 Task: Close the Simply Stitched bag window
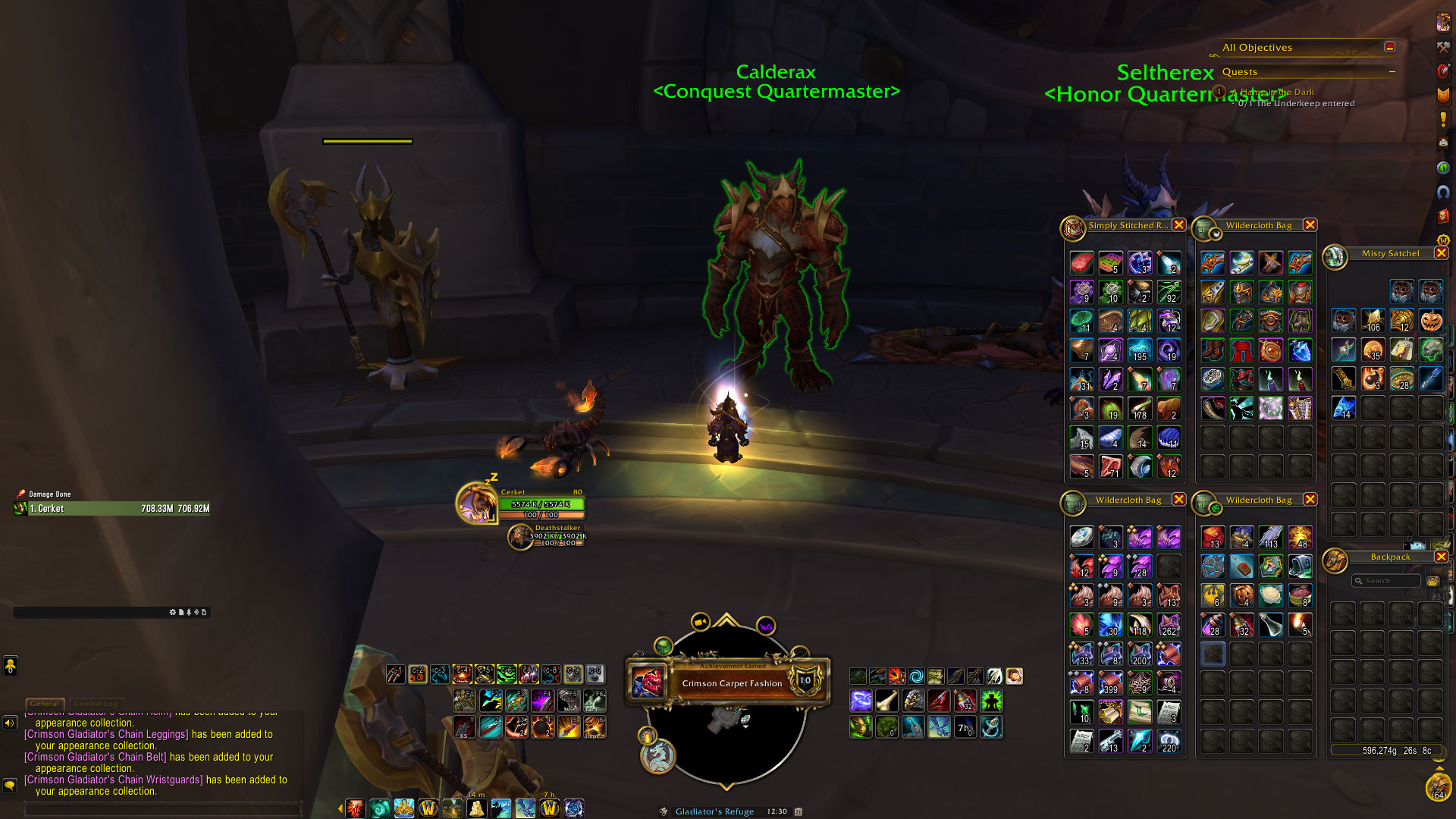[x=1178, y=225]
